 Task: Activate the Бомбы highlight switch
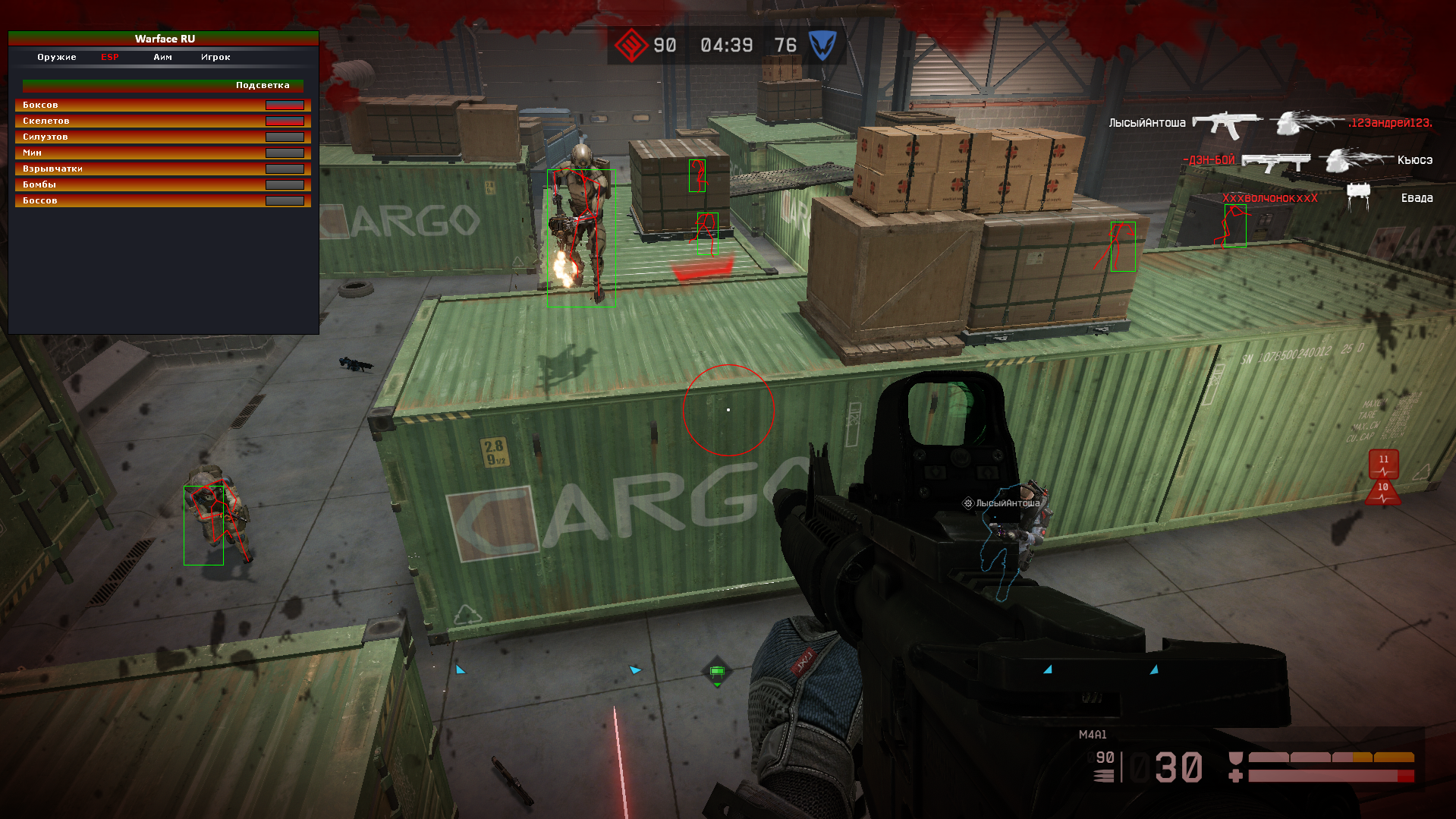coord(285,184)
